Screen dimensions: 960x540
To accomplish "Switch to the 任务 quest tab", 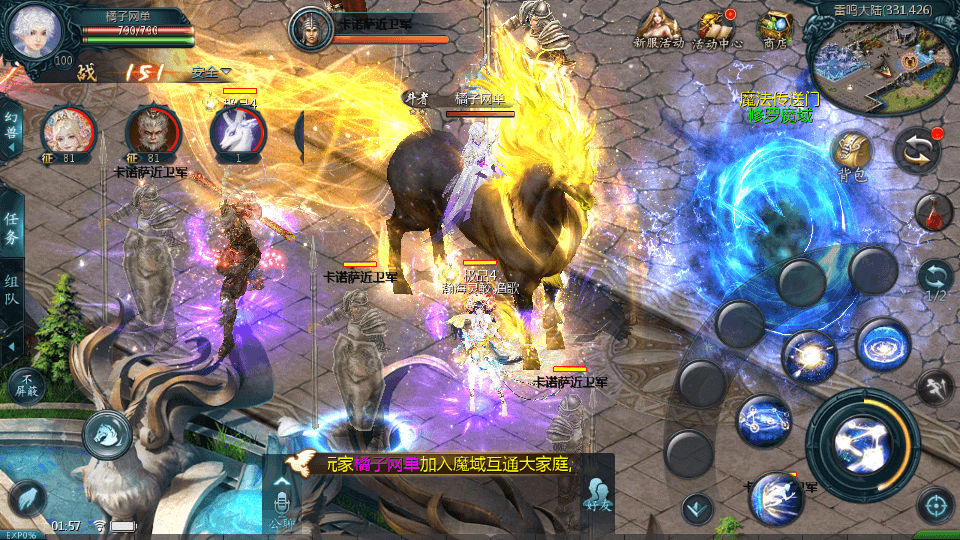I will (11, 229).
